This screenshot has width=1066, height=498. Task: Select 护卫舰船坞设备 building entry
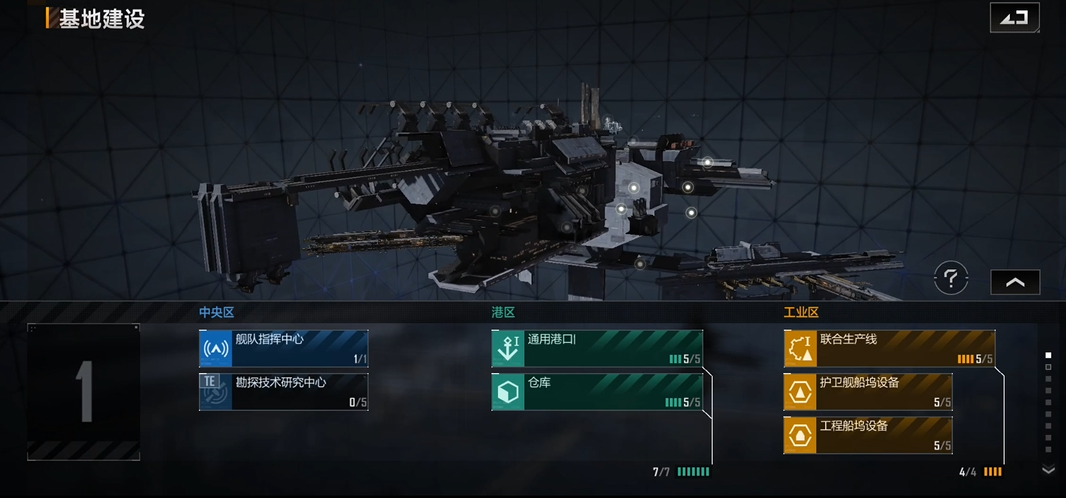[868, 392]
